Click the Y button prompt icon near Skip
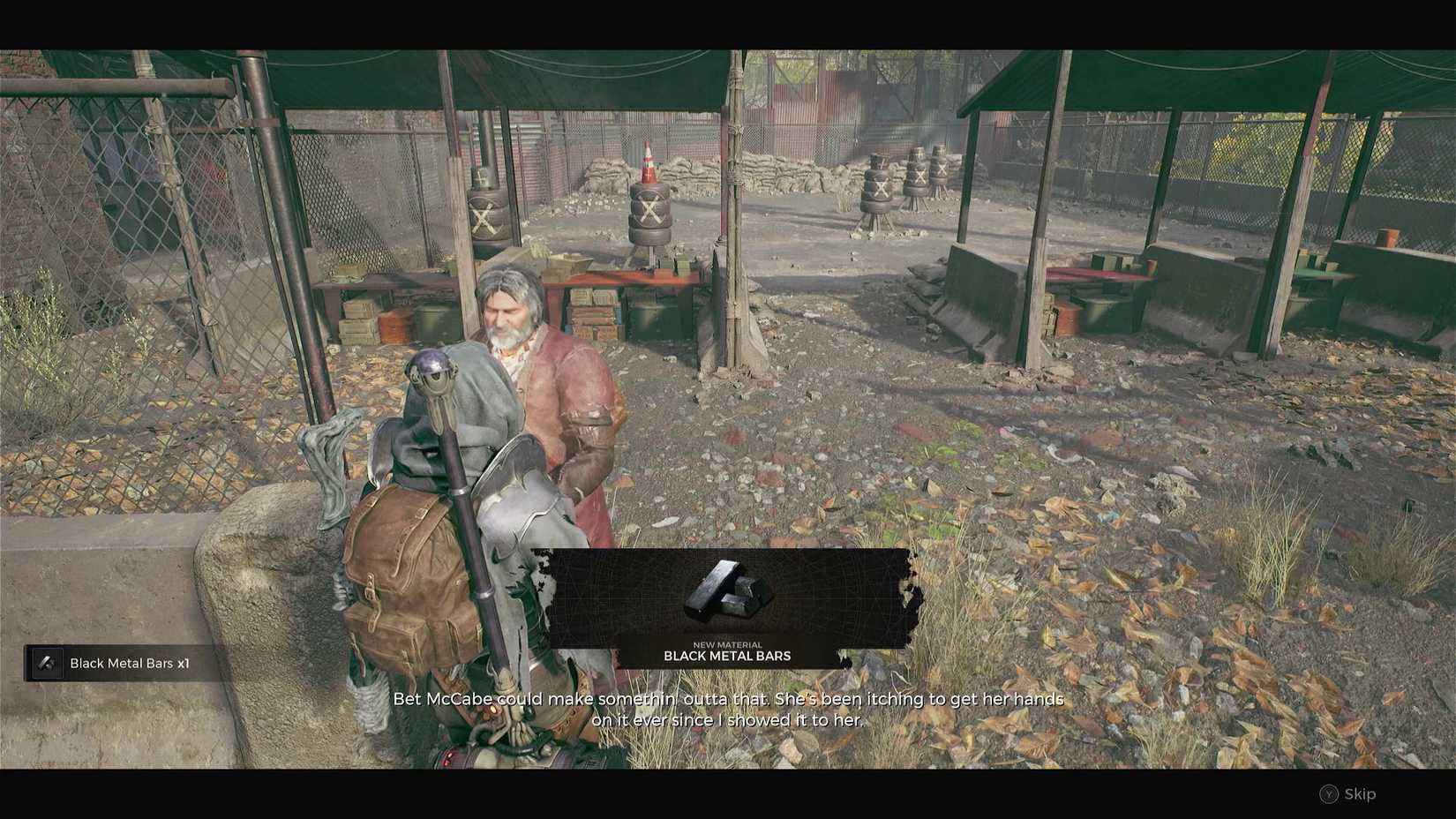1456x819 pixels. (1327, 793)
